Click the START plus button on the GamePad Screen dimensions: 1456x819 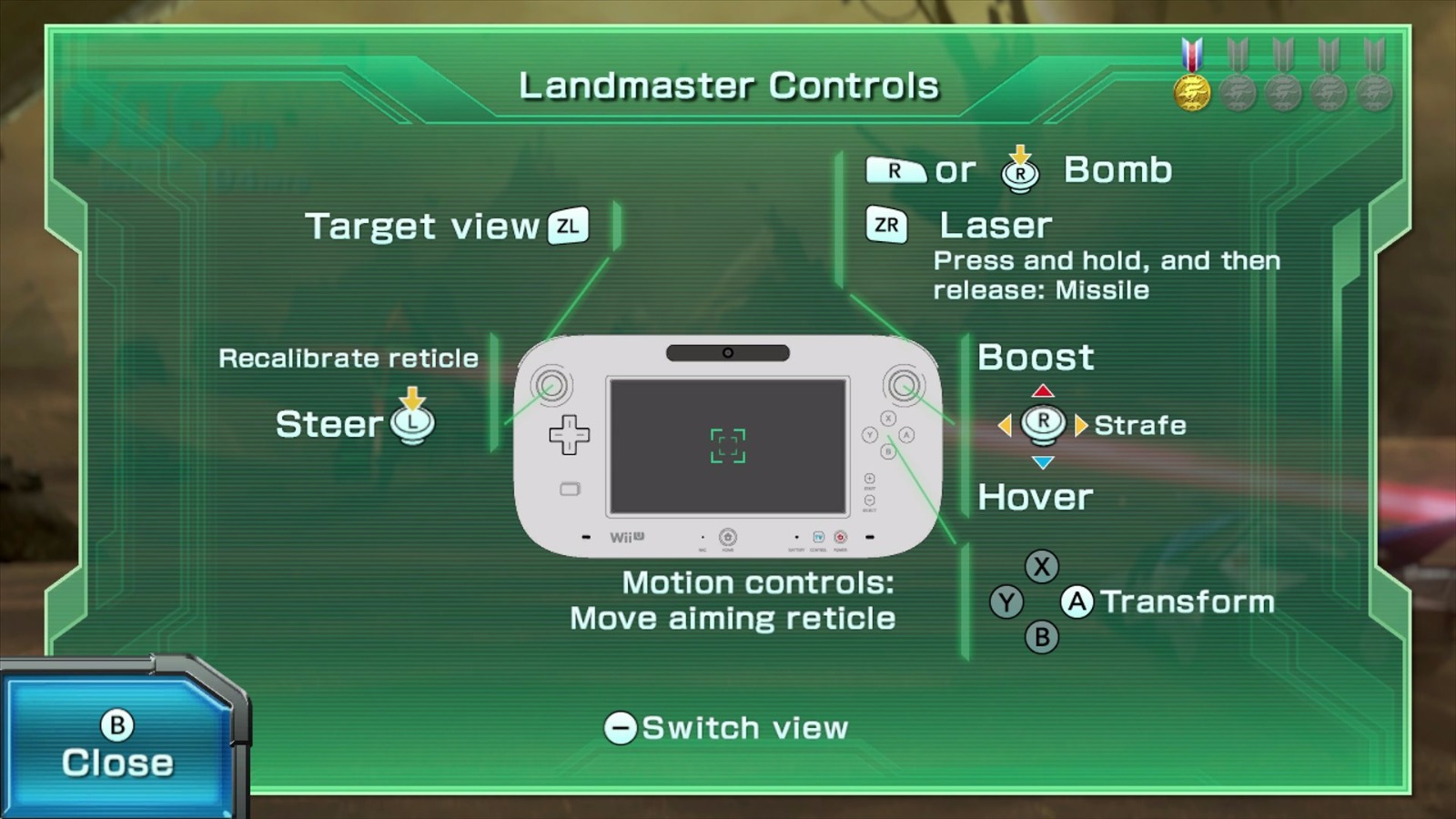click(870, 477)
